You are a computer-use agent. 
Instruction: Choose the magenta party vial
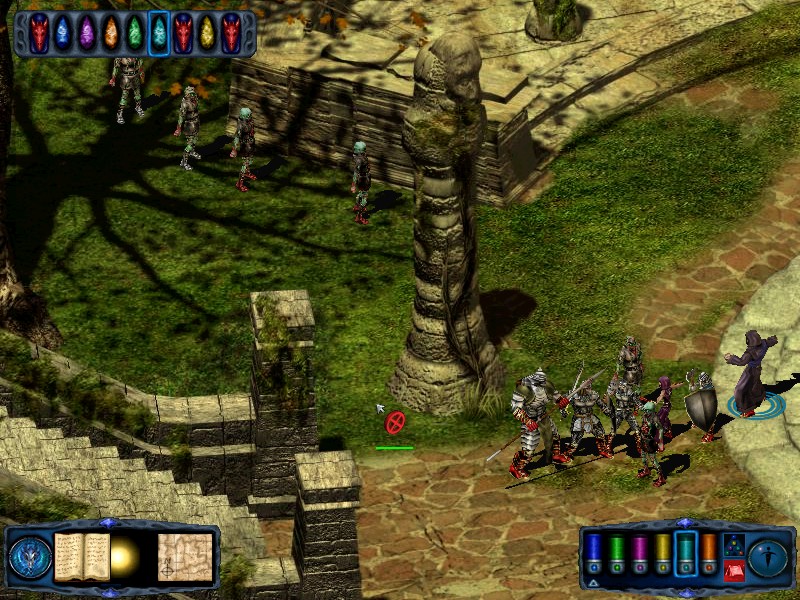(639, 552)
